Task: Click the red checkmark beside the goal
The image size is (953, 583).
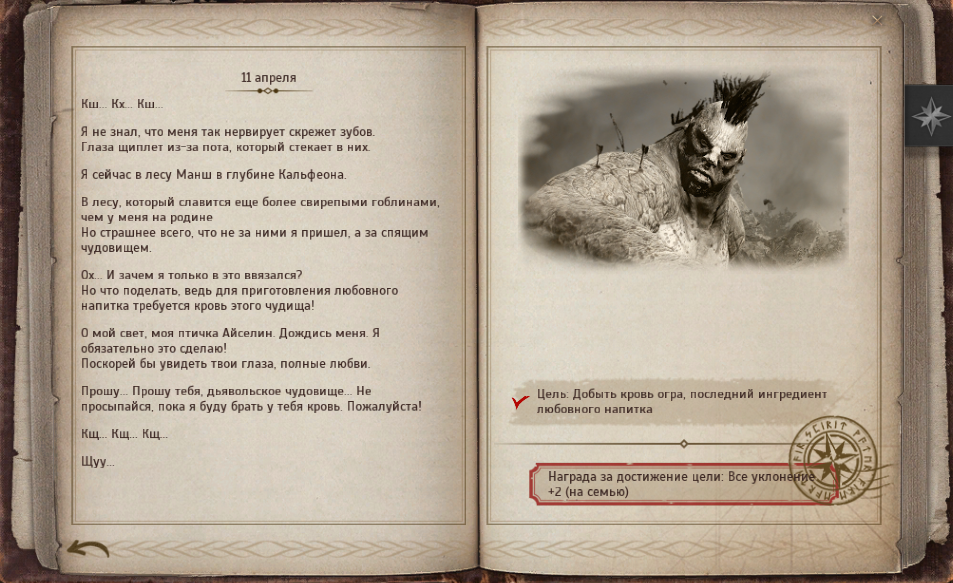Action: click(520, 402)
